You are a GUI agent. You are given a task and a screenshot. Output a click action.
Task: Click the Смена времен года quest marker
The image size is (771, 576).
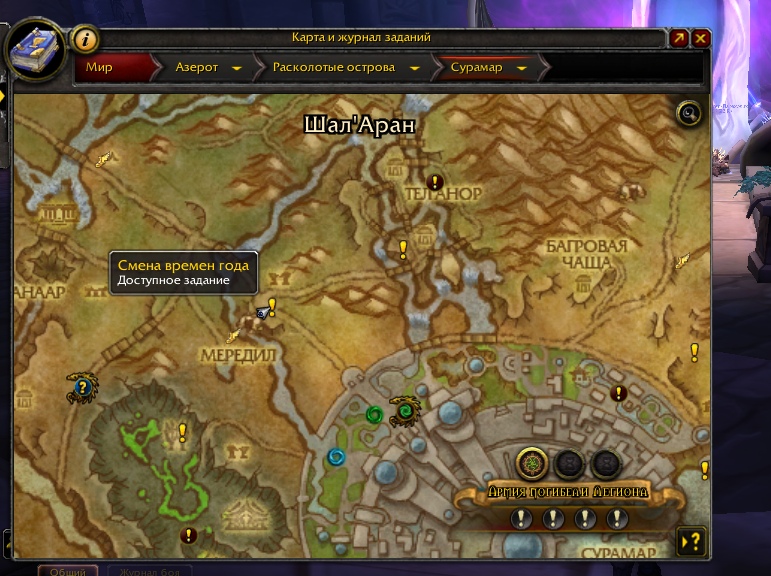(x=271, y=307)
